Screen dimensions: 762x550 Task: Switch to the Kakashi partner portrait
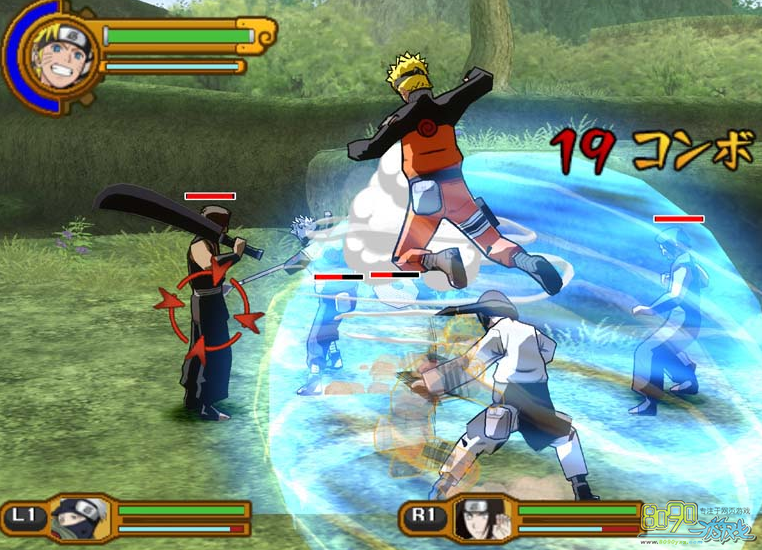coord(81,518)
